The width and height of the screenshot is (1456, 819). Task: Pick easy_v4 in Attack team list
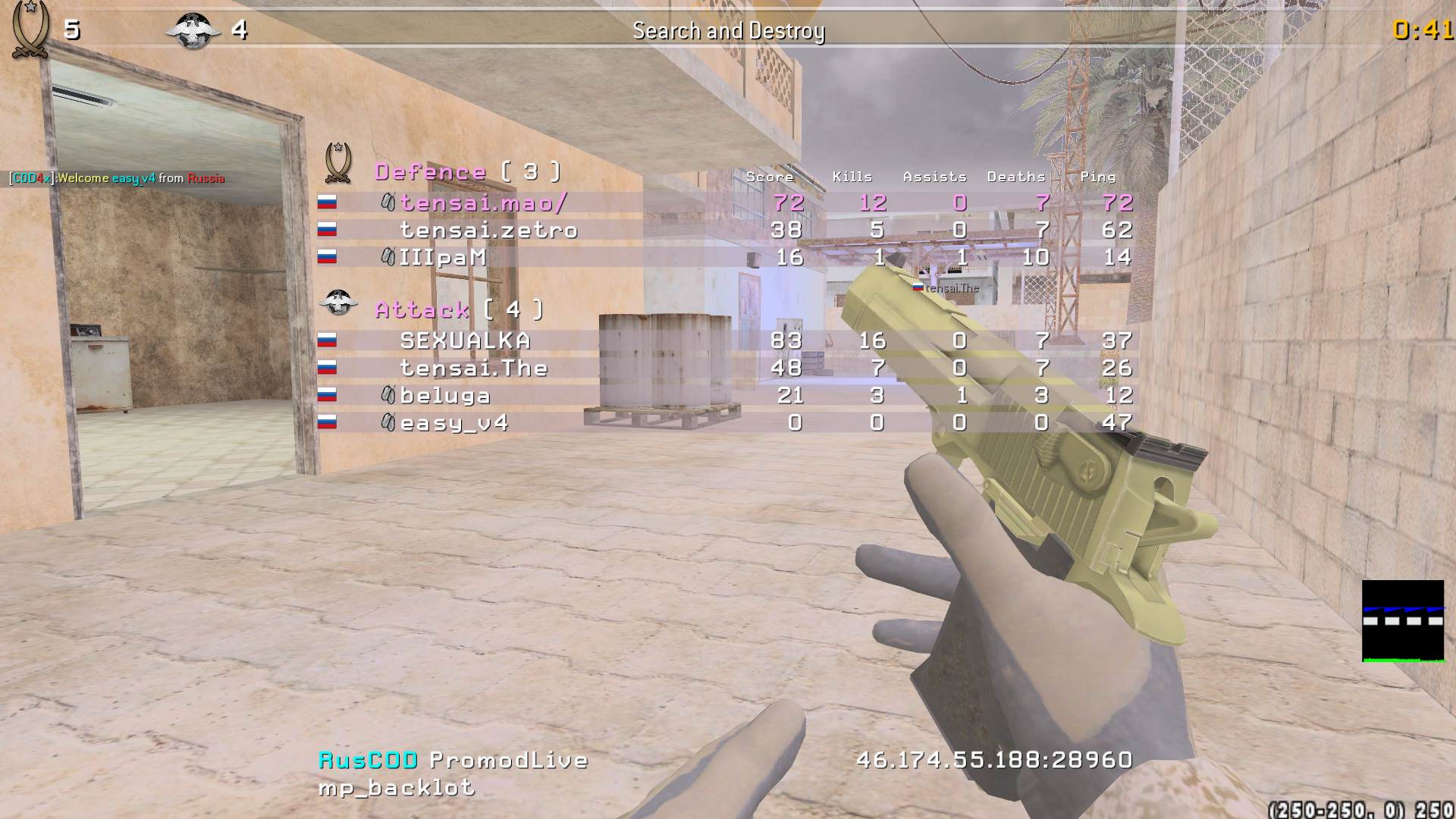[453, 422]
